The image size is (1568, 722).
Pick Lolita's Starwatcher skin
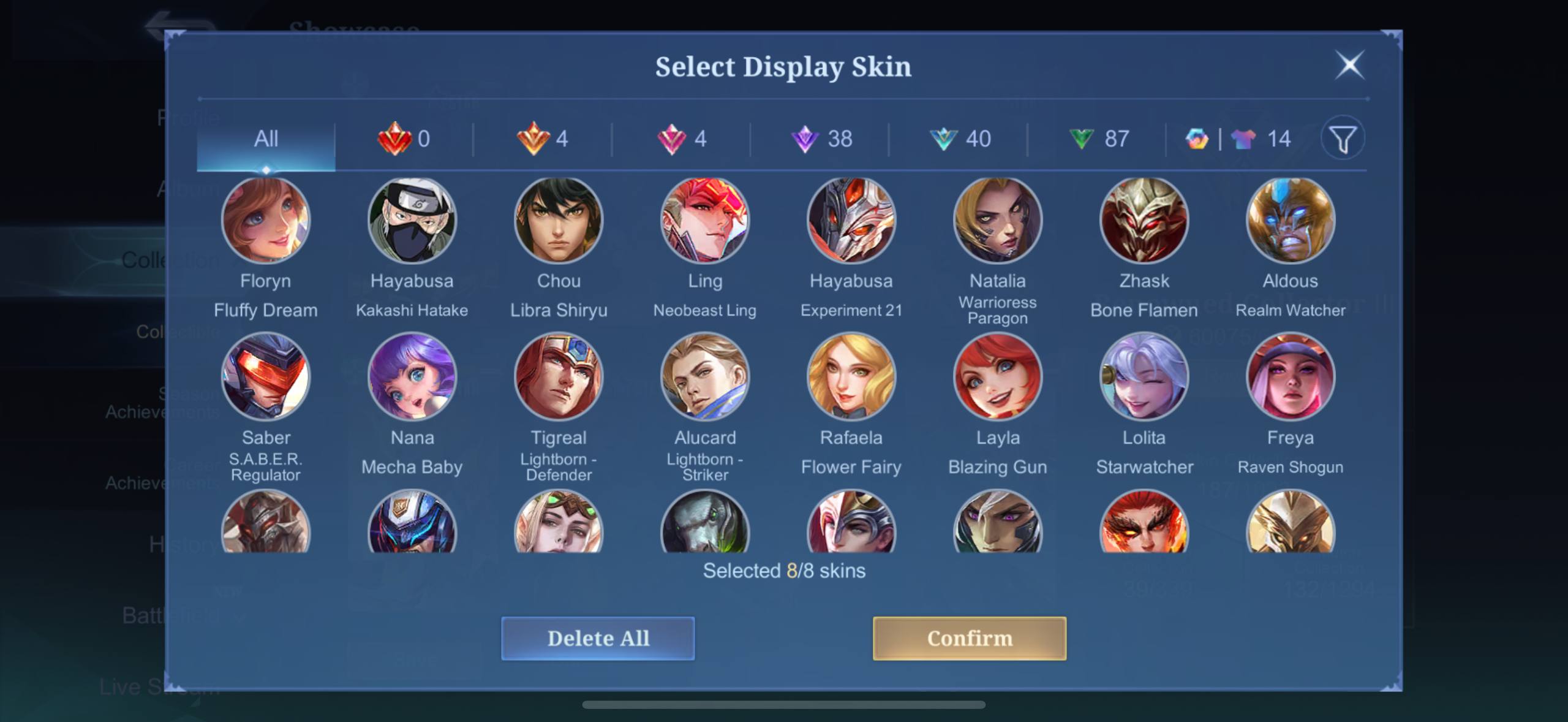click(1144, 376)
